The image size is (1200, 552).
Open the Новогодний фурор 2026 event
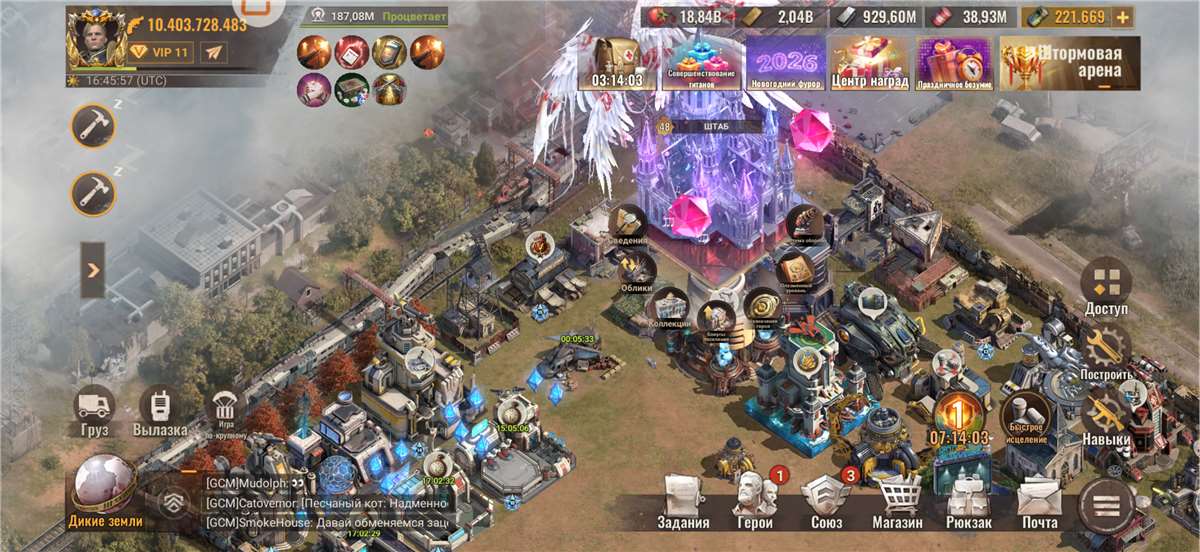786,63
